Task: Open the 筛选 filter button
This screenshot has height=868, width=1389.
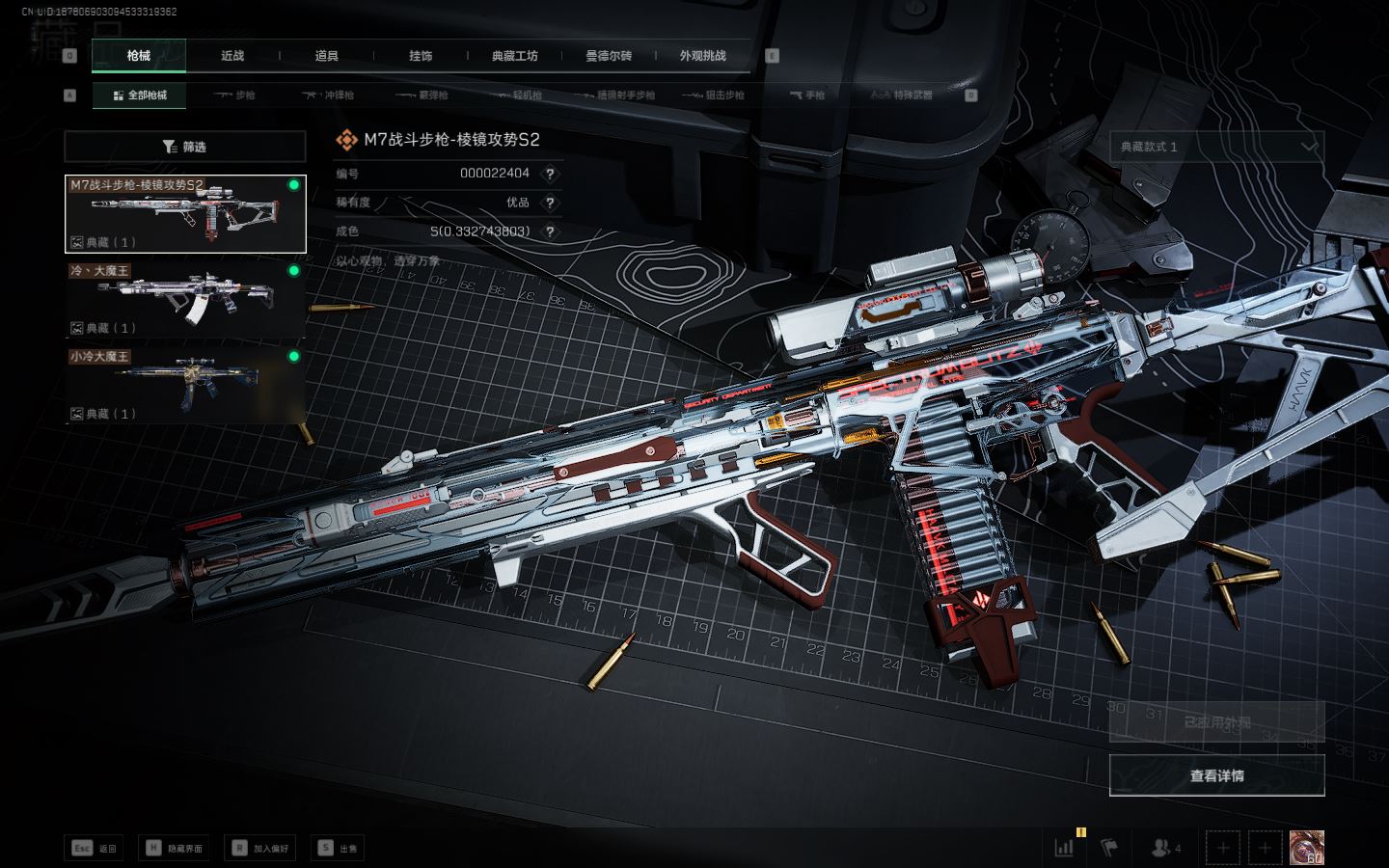Action: 185,147
